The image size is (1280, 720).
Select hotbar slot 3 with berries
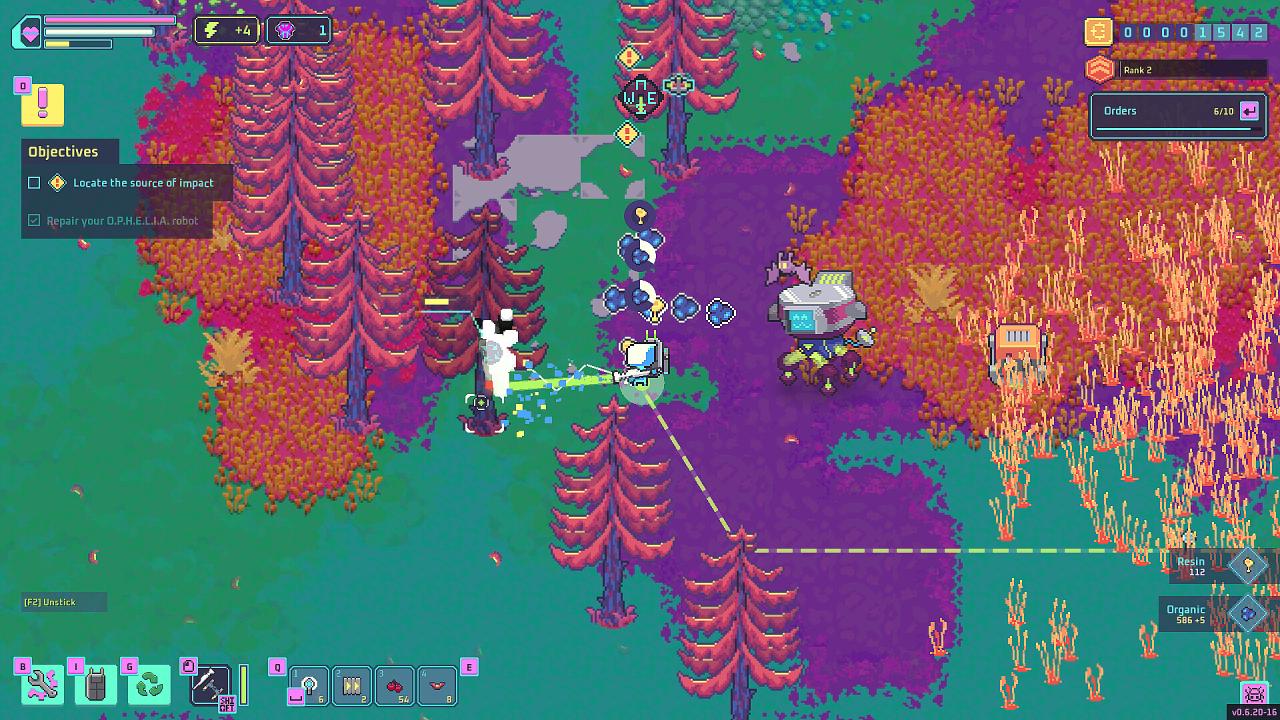[x=395, y=686]
